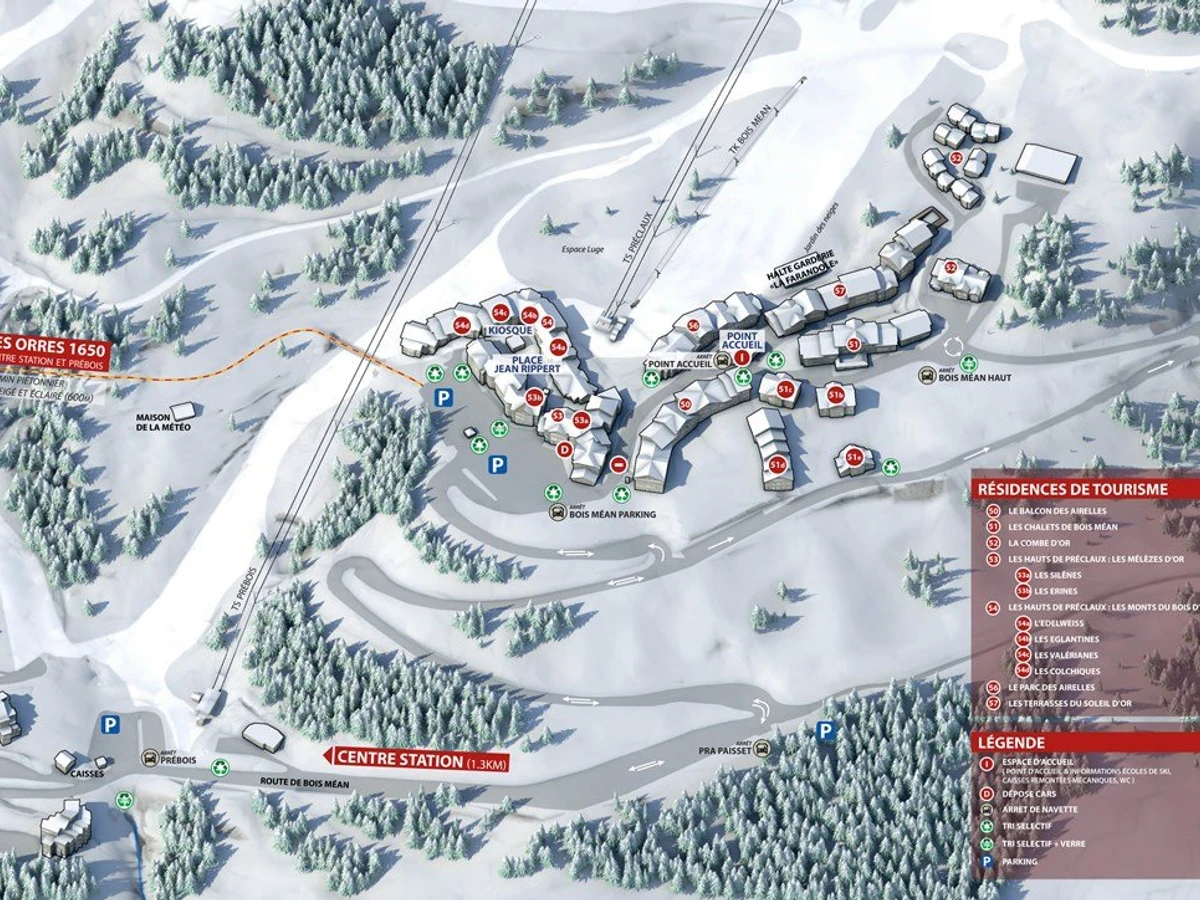Click the Maison de la Météo label
1200x900 pixels.
click(x=165, y=421)
